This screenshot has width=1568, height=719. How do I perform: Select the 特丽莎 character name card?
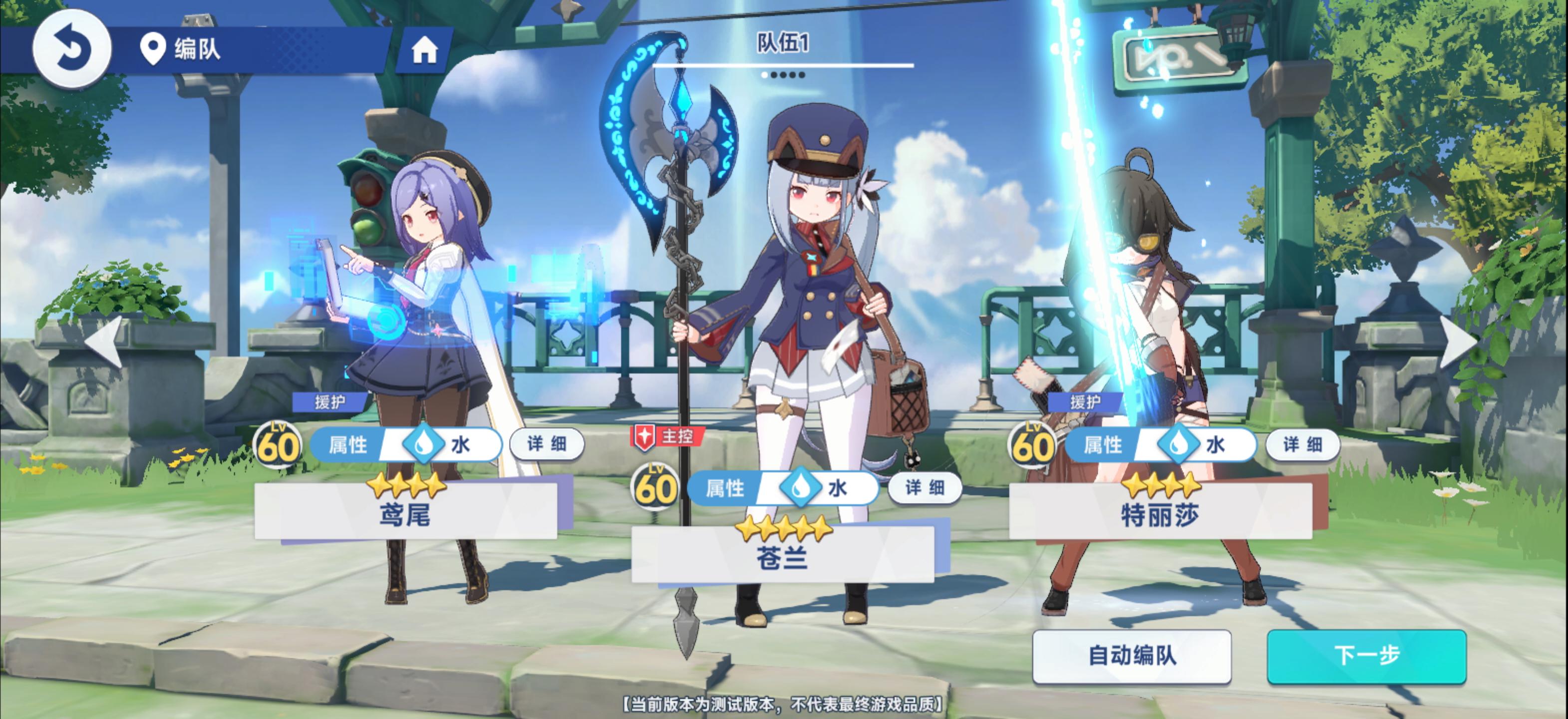tap(1160, 513)
